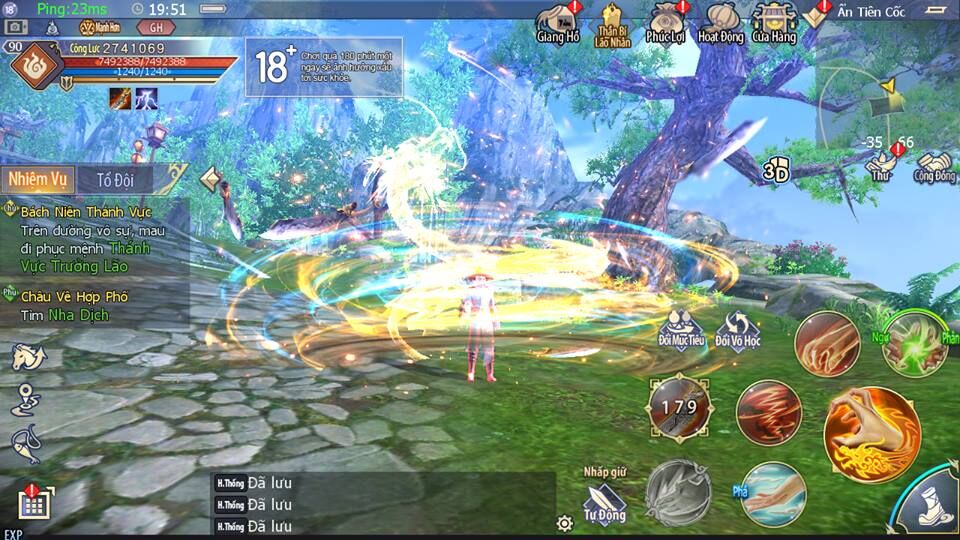Open the Phúc Lợi rewards menu

tap(666, 22)
